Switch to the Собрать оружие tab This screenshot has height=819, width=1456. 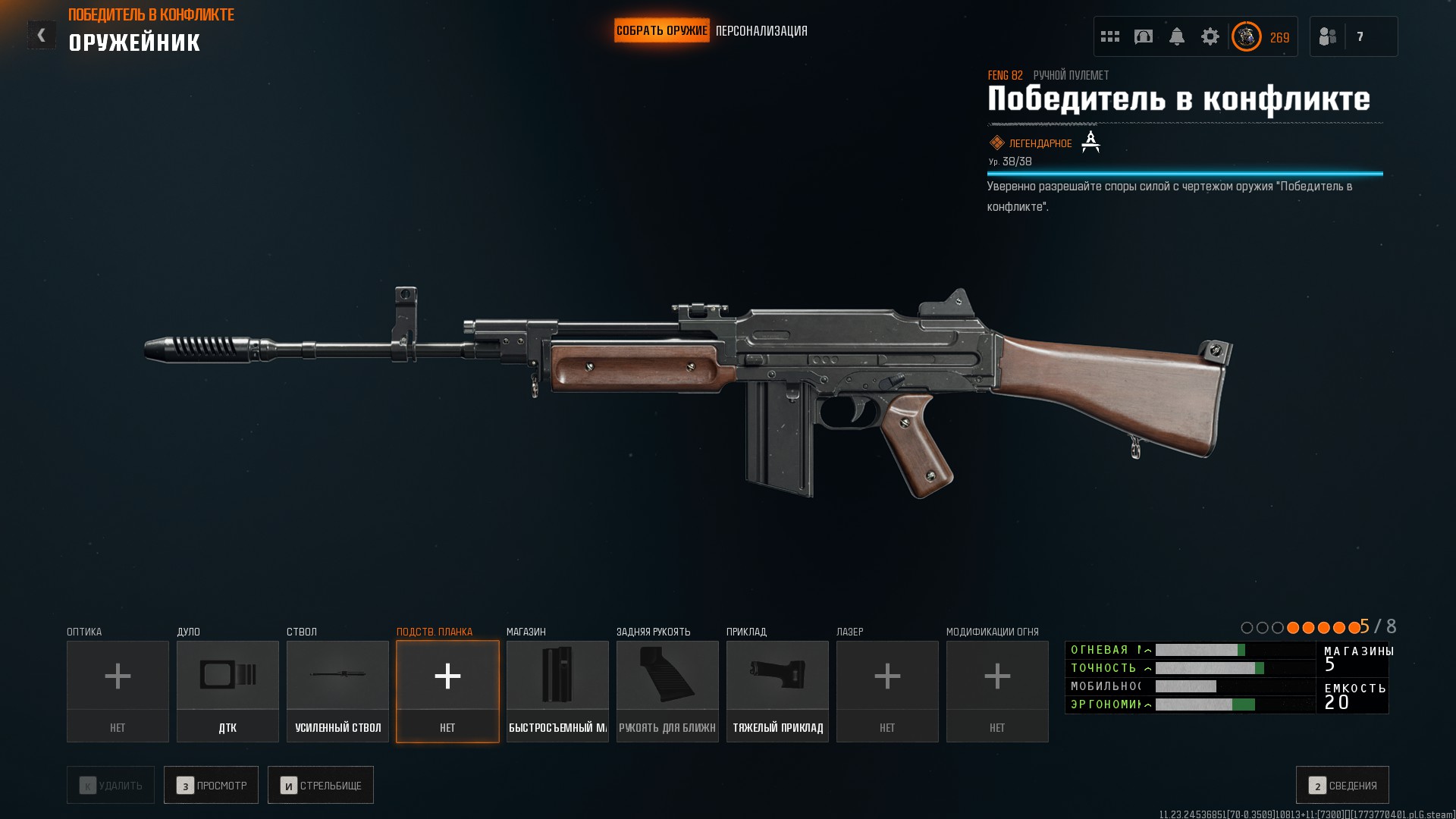[661, 31]
